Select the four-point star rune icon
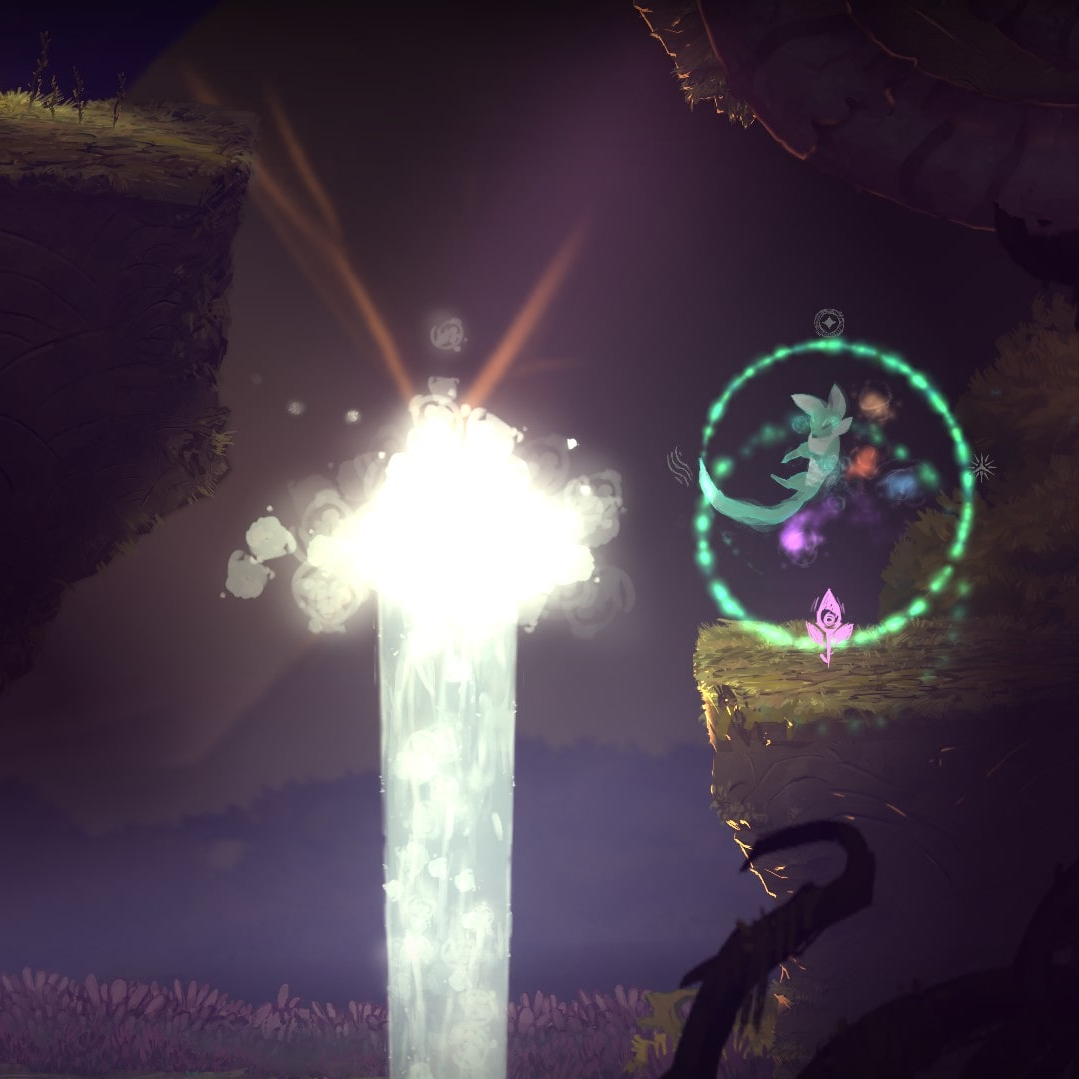Viewport: 1079px width, 1079px height. click(829, 323)
